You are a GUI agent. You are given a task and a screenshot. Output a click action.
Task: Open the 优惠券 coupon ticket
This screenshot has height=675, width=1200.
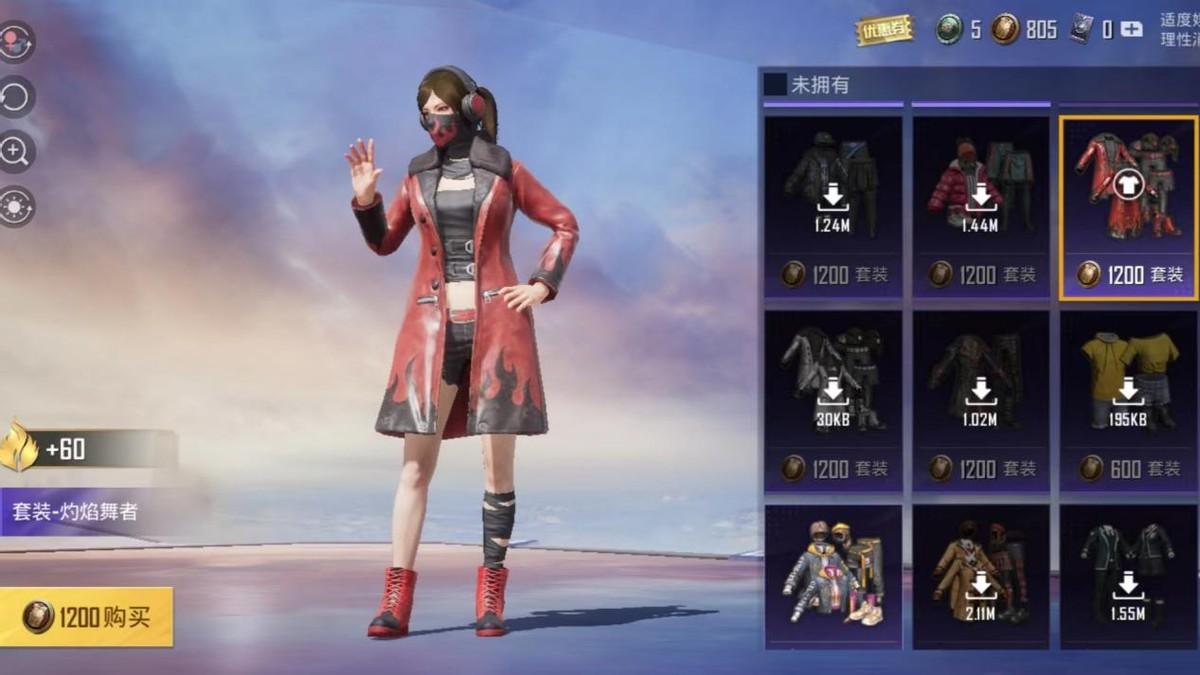coord(885,30)
